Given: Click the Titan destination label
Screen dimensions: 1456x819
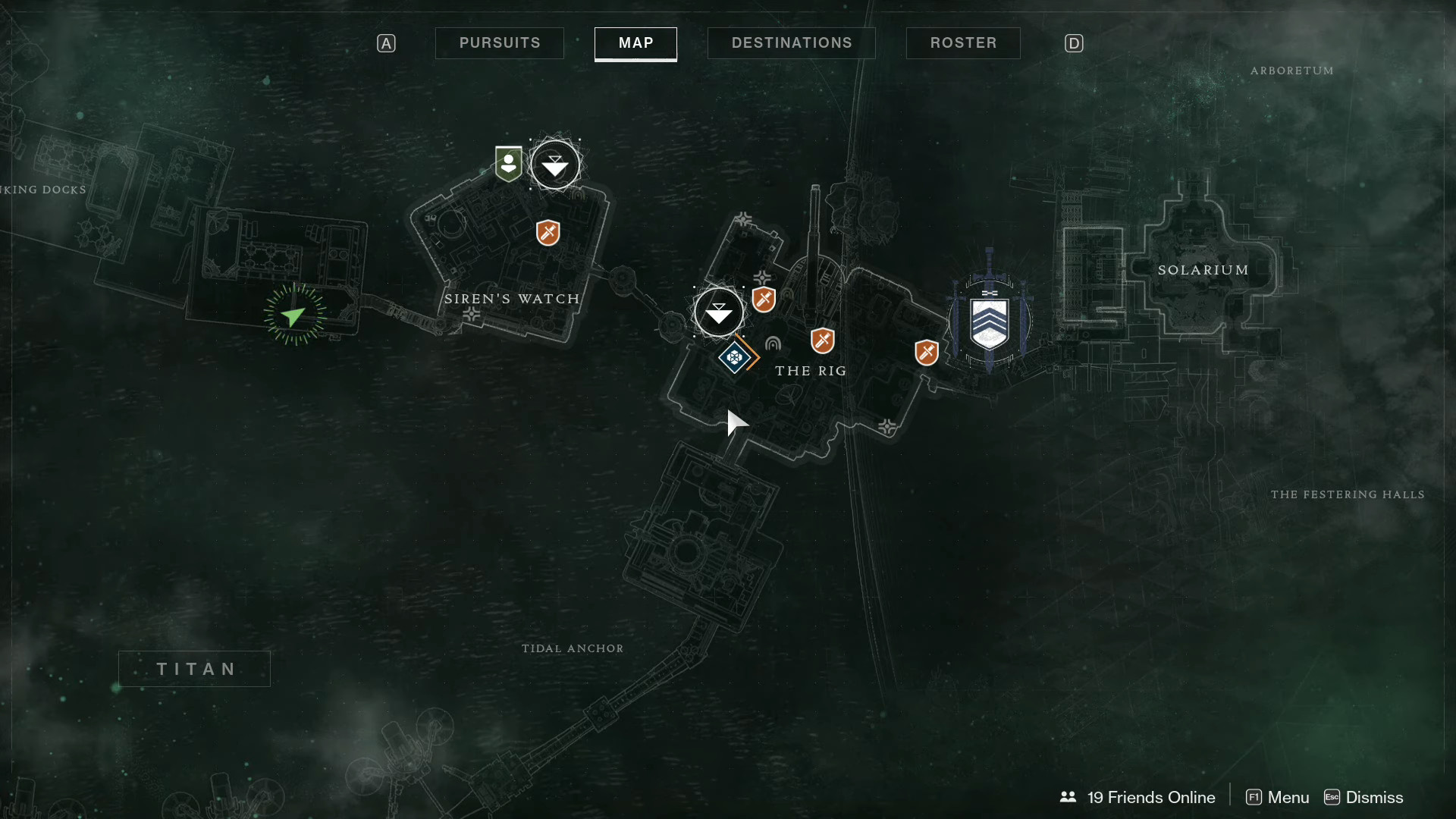Looking at the screenshot, I should (x=195, y=669).
